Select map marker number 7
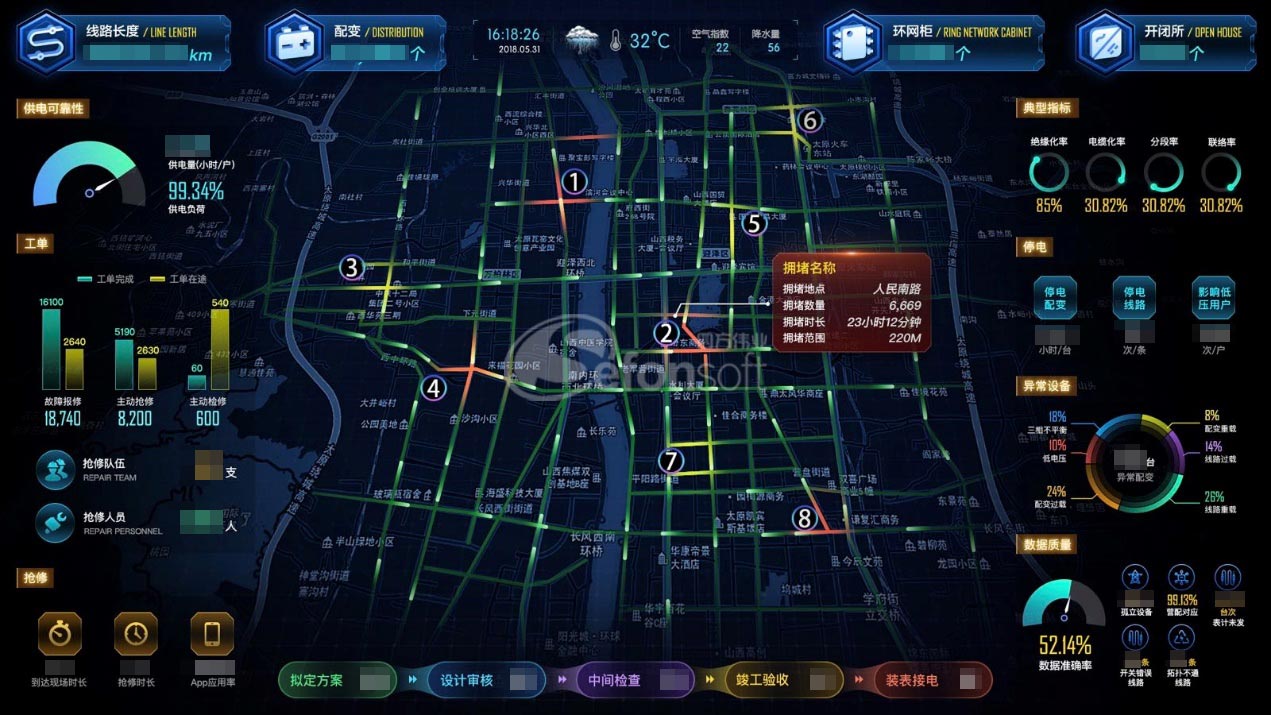Viewport: 1271px width, 715px height. (671, 461)
